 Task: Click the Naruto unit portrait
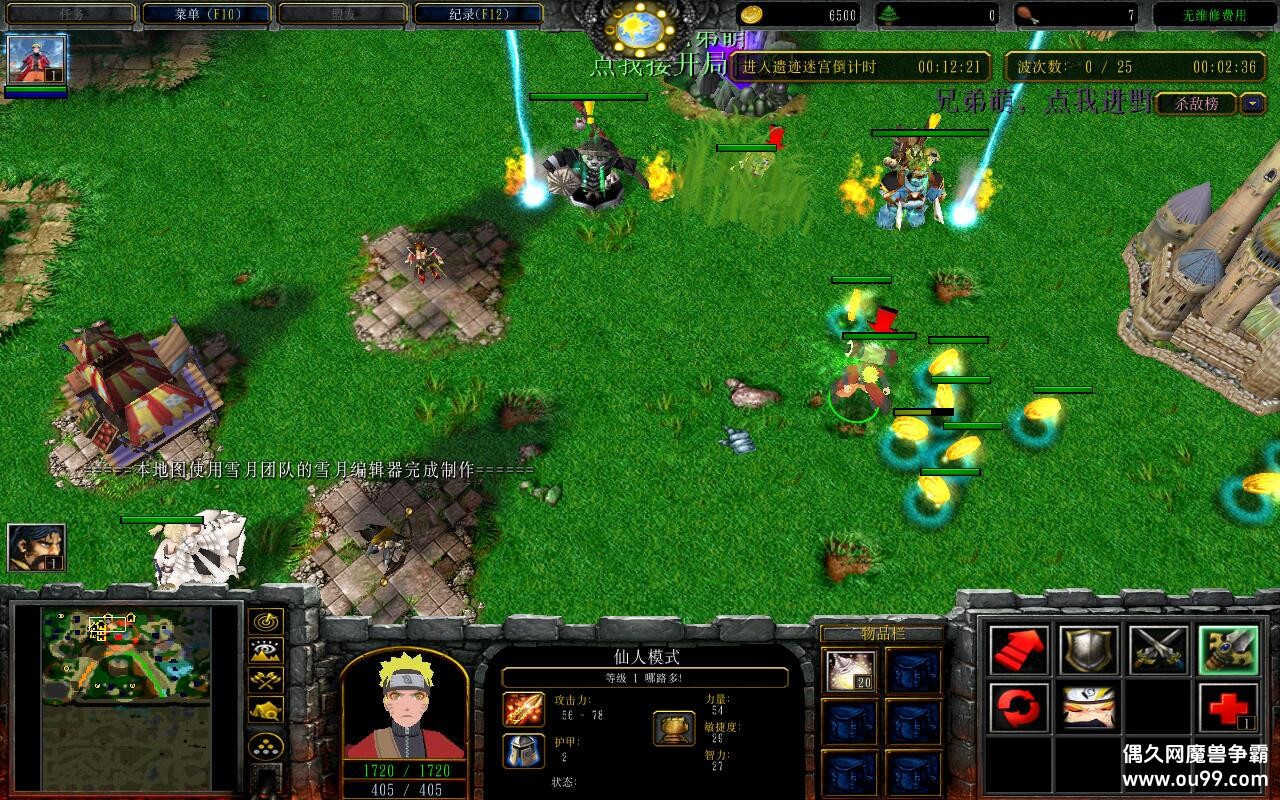pos(405,706)
